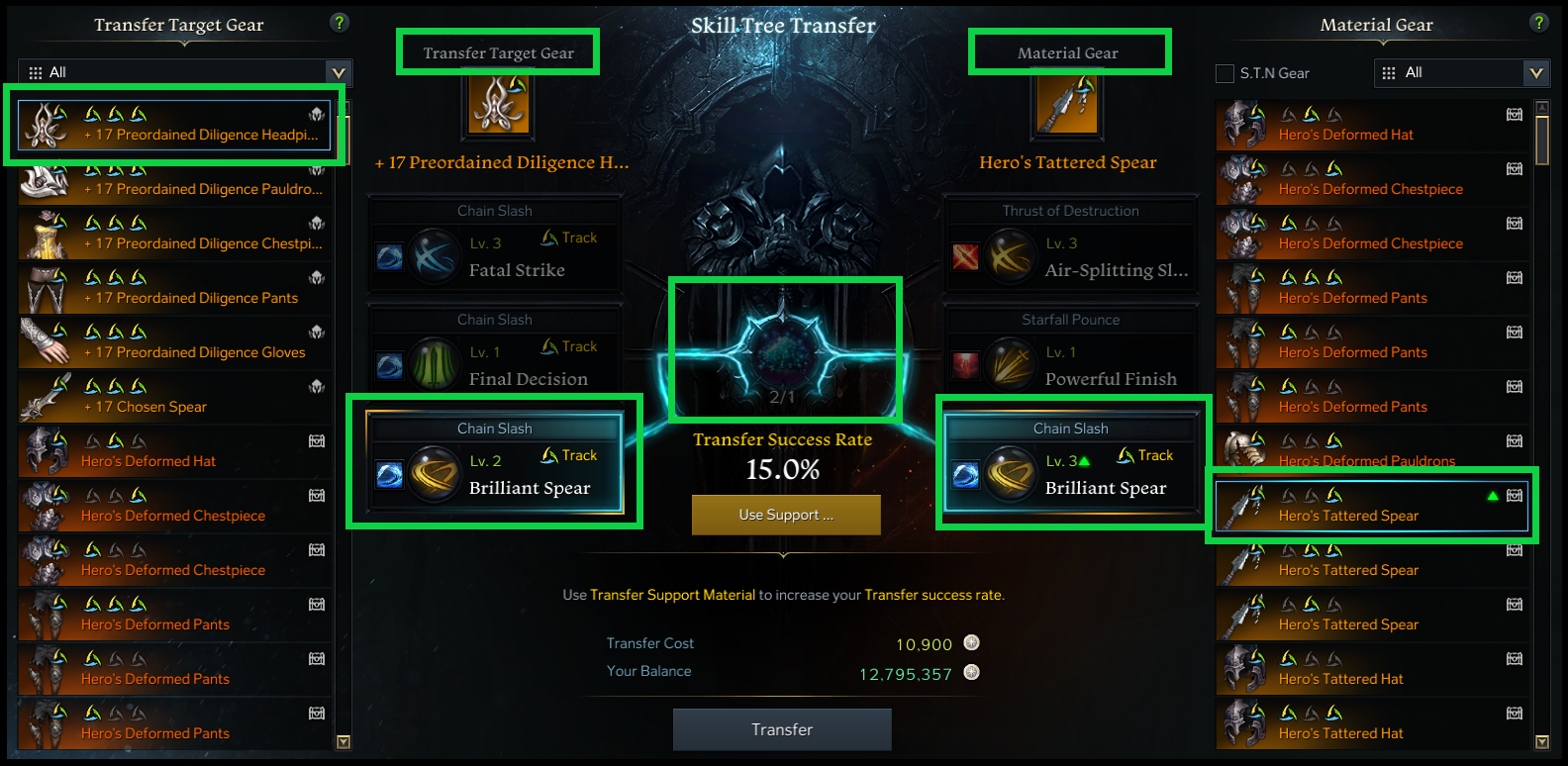1568x766 pixels.
Task: Click the Powerful Finish skill icon
Action: [x=1011, y=364]
